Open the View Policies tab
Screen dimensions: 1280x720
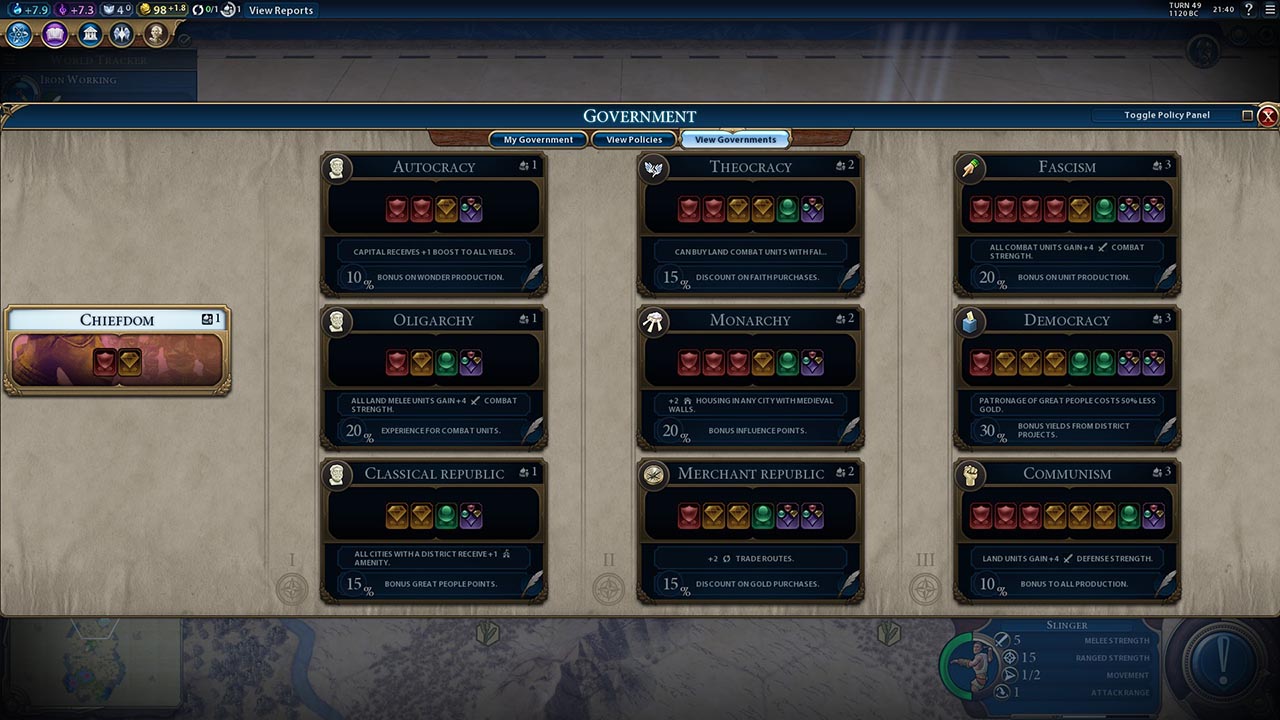[634, 140]
